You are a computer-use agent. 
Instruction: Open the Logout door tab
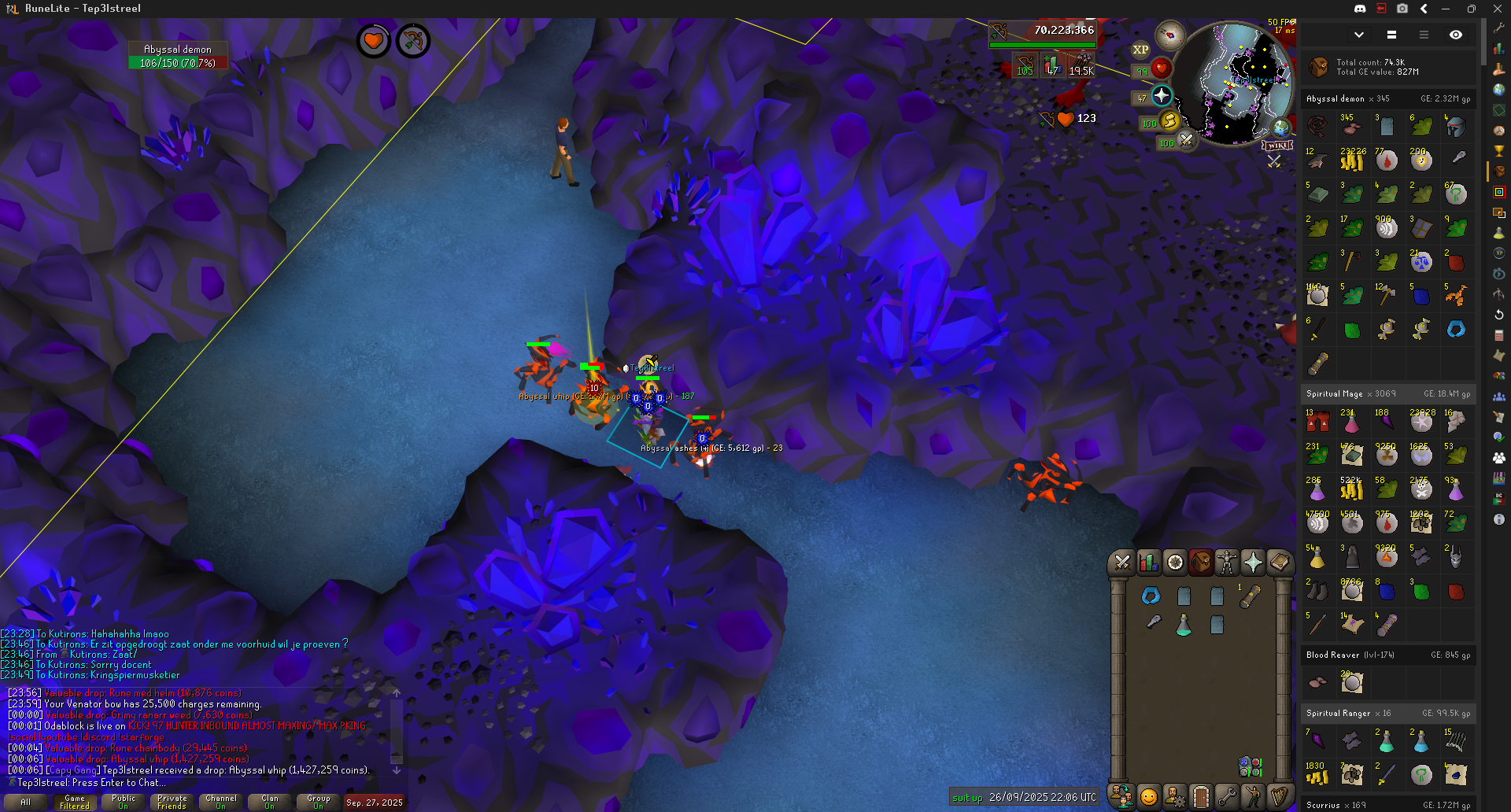point(1200,797)
